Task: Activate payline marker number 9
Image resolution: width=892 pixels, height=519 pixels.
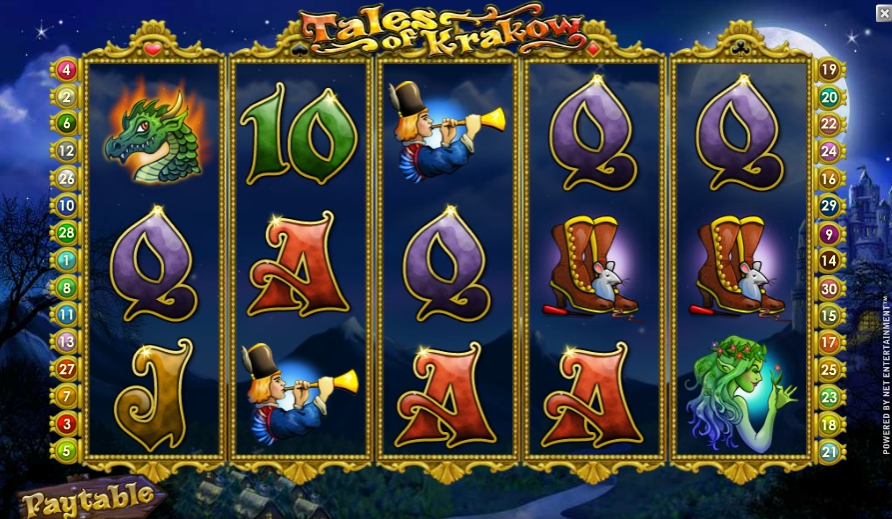Action: [829, 233]
